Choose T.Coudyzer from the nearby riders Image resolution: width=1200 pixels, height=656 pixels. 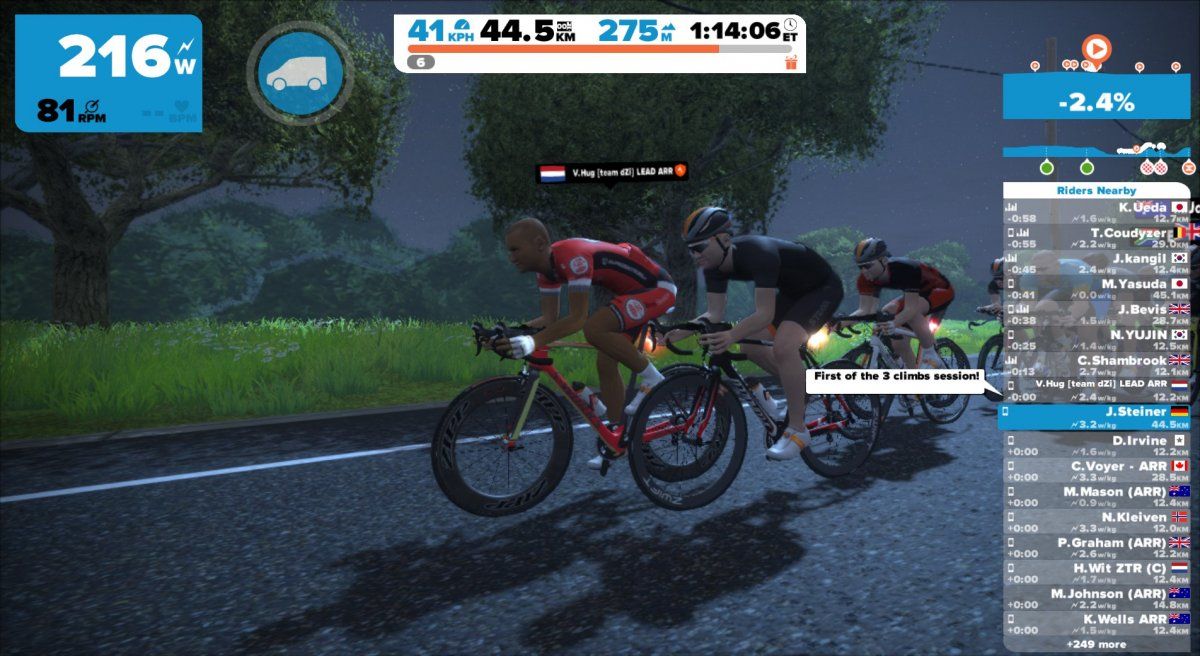(x=1096, y=238)
